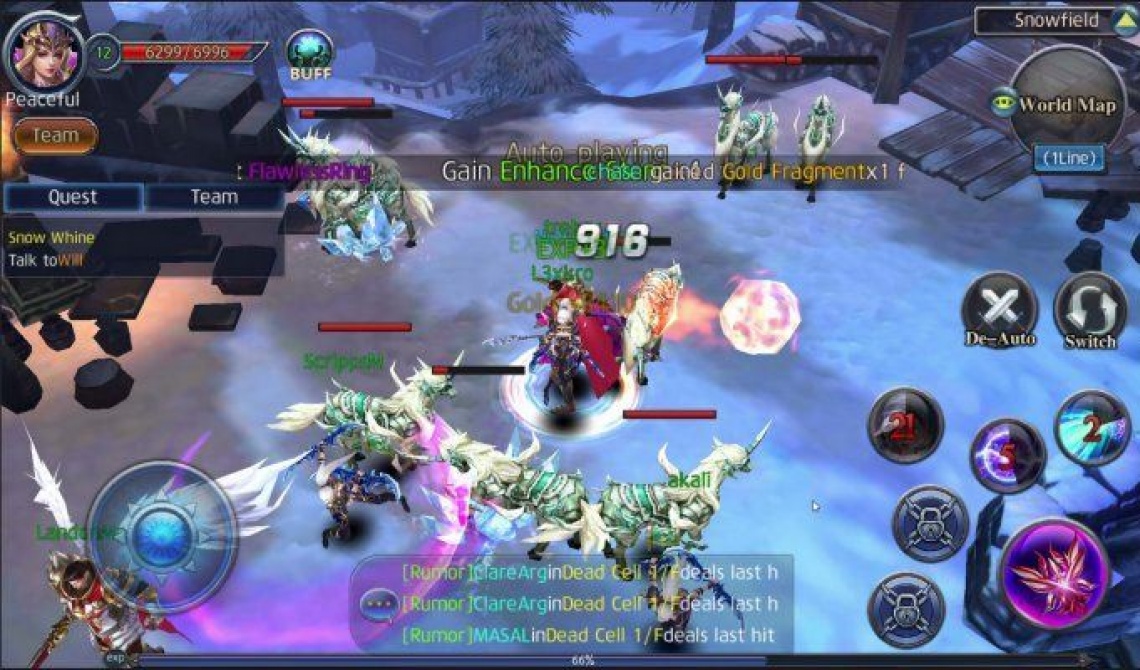This screenshot has width=1140, height=670.
Task: Activate the skill on cooldown 21
Action: [x=904, y=426]
